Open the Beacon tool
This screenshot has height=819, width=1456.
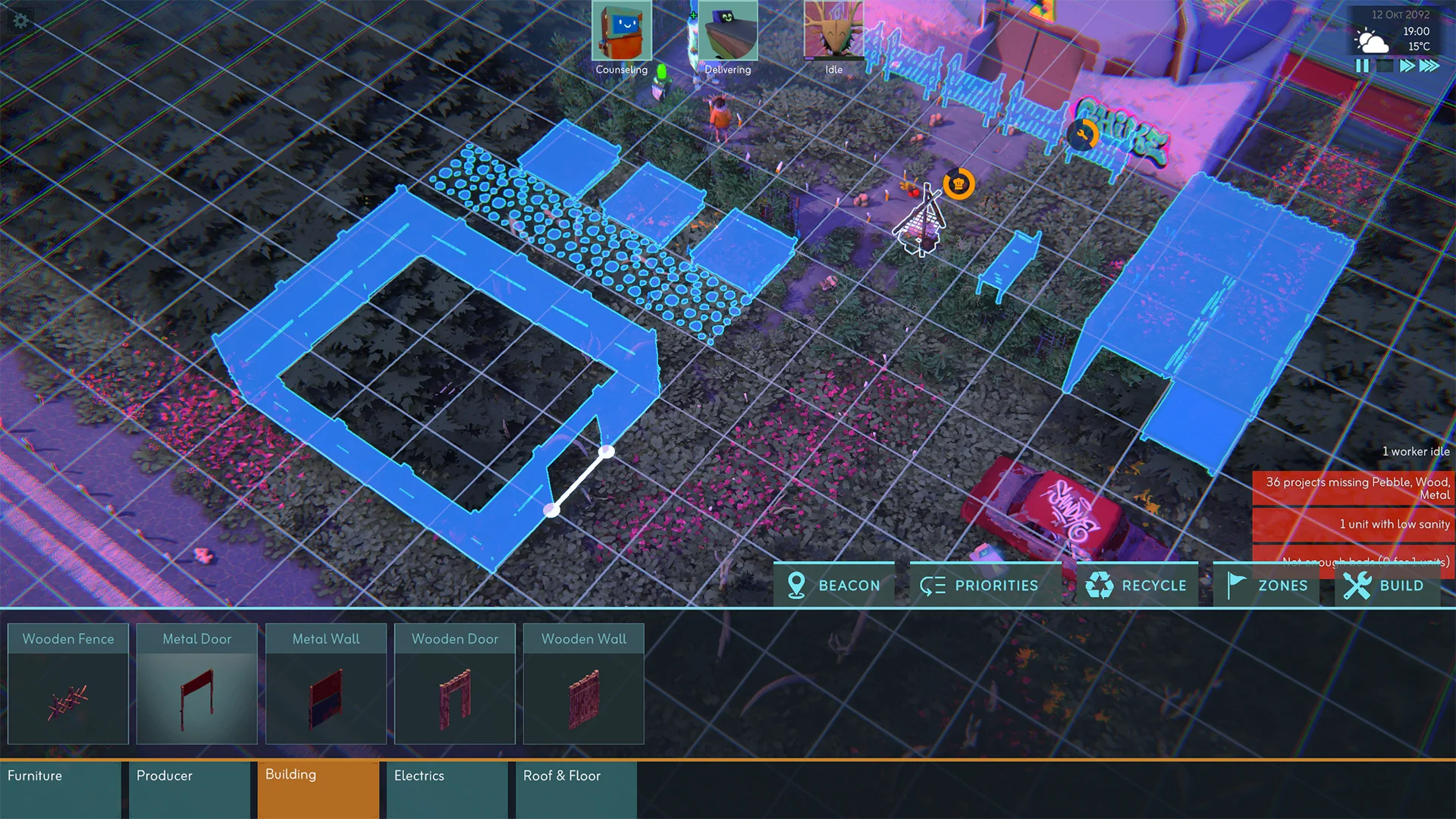(833, 585)
